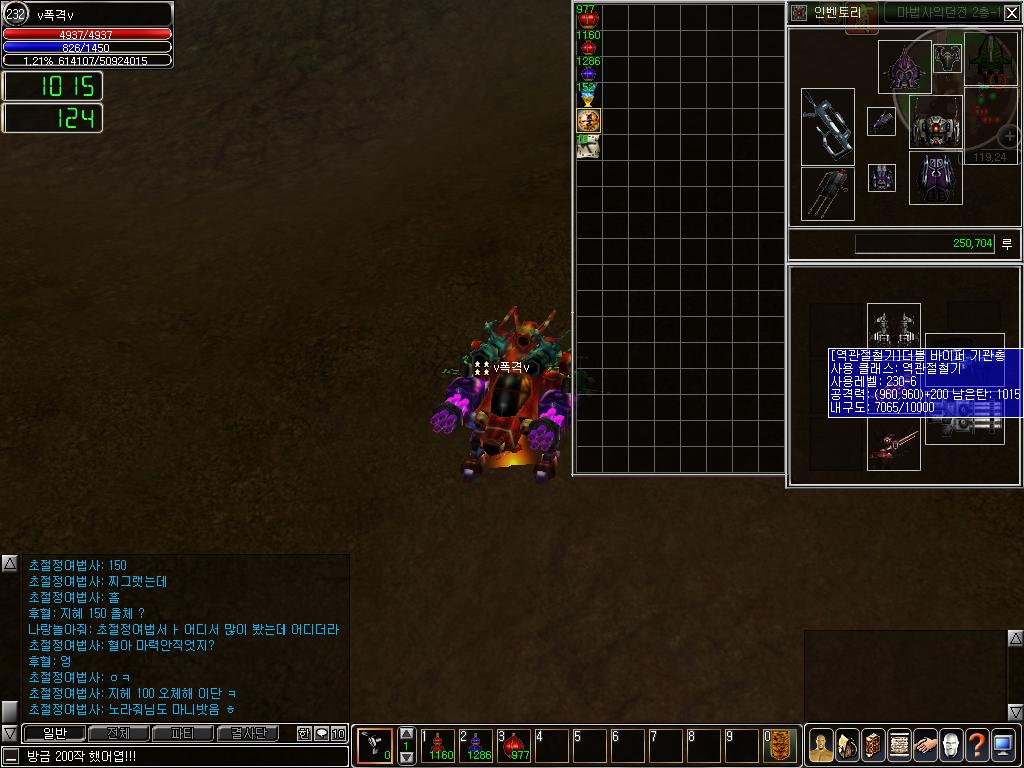
Task: Open the monitor system menu icon
Action: click(1003, 746)
